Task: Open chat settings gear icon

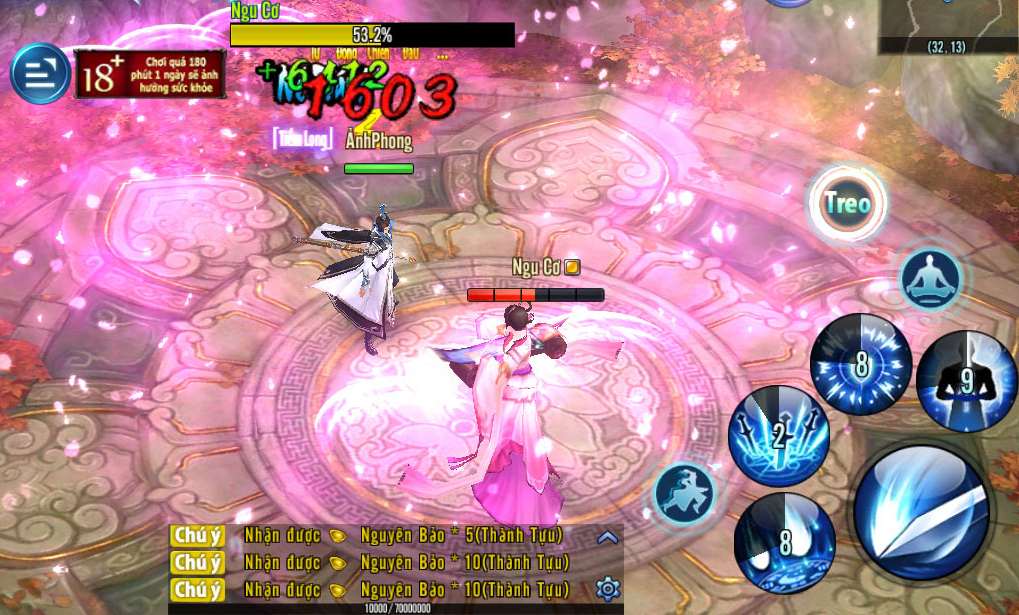Action: (607, 588)
